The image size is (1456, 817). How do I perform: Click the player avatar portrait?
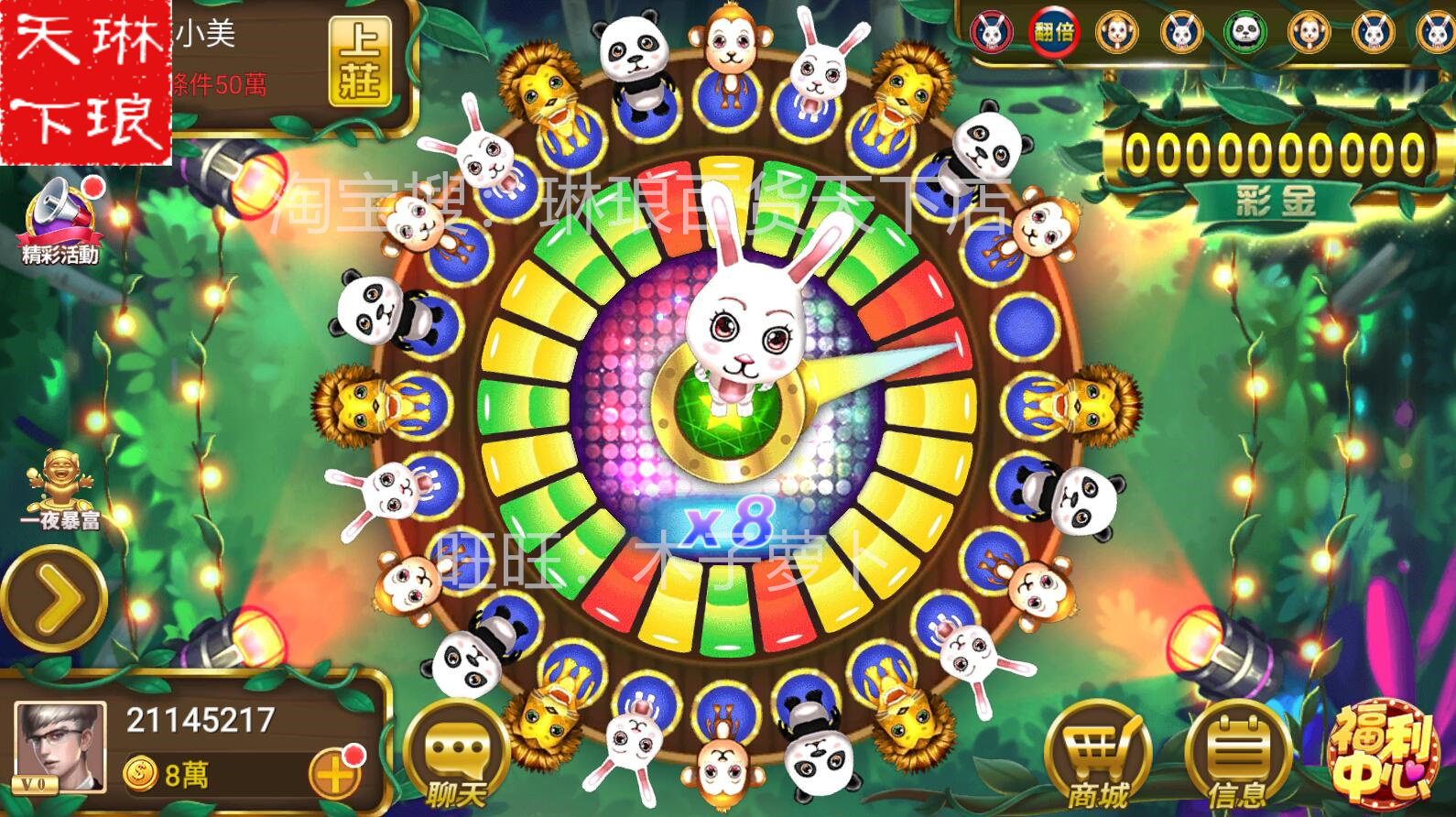[60, 746]
